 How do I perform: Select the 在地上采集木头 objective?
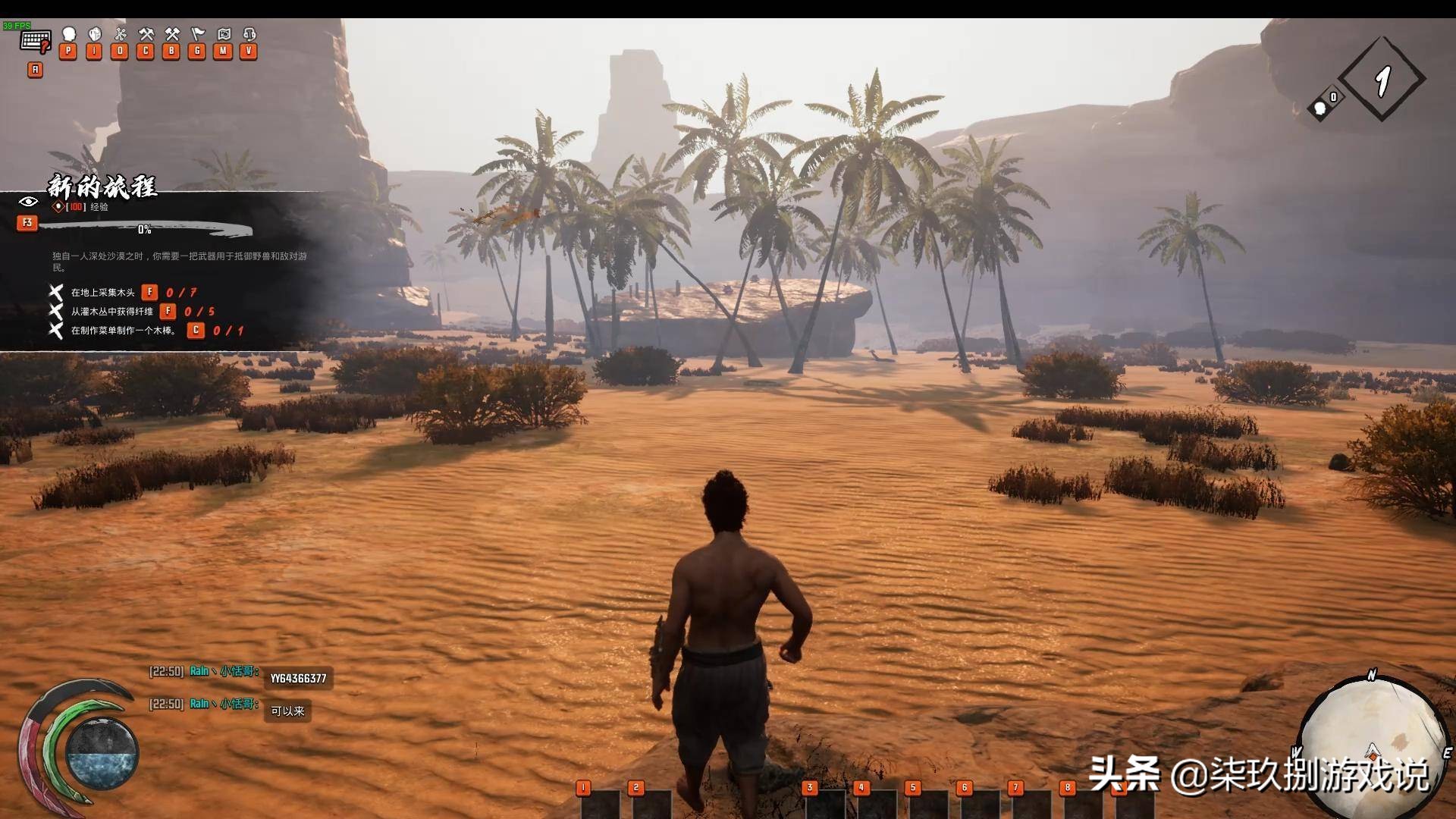point(103,293)
